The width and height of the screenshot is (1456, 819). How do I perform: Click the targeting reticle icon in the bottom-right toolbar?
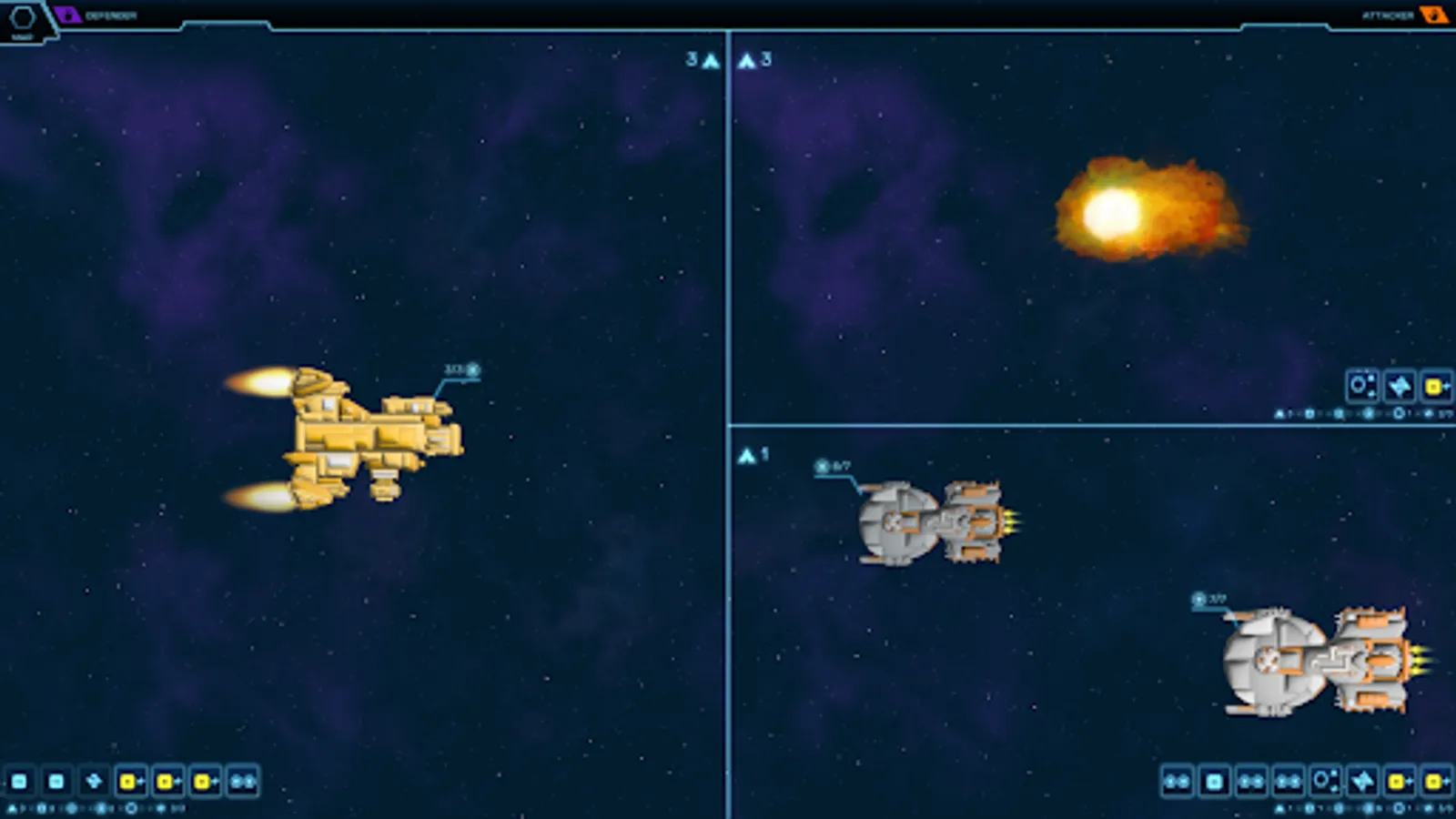click(1322, 781)
